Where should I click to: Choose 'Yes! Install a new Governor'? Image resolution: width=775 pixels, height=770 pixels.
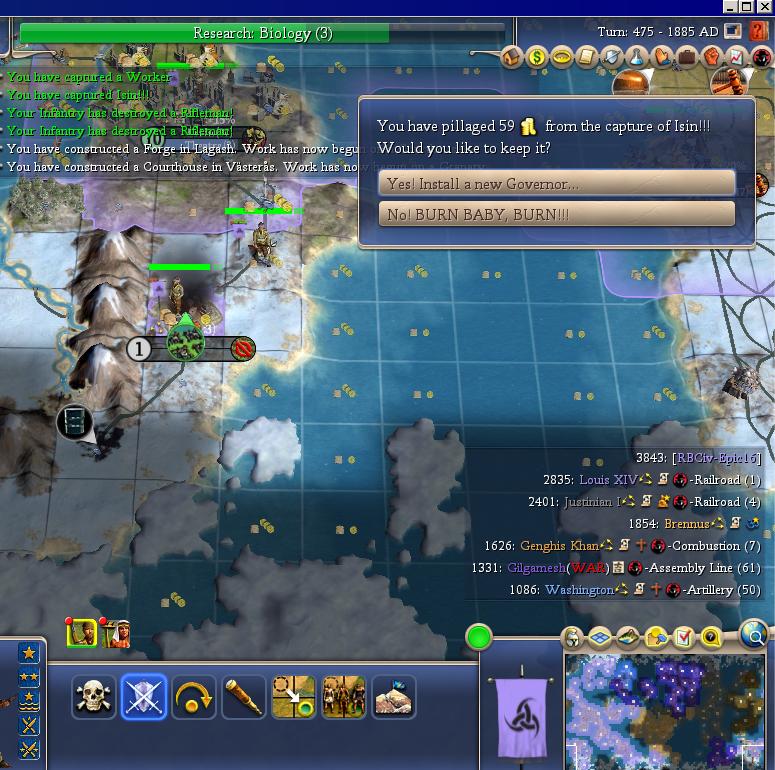557,184
